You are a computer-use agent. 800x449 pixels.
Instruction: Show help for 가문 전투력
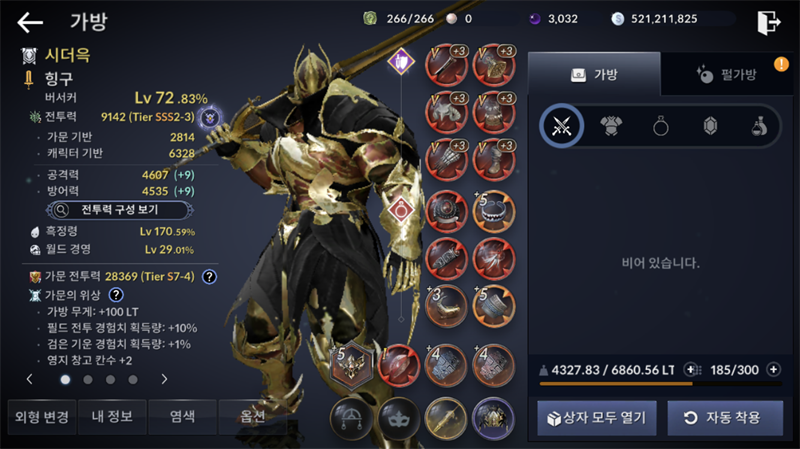coord(209,276)
